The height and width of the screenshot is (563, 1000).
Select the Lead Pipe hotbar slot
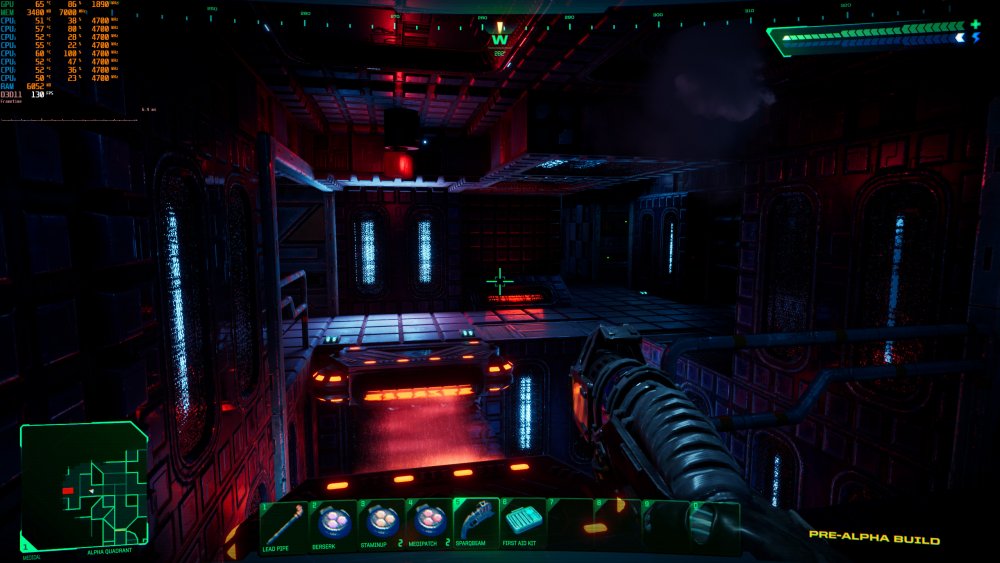point(284,526)
